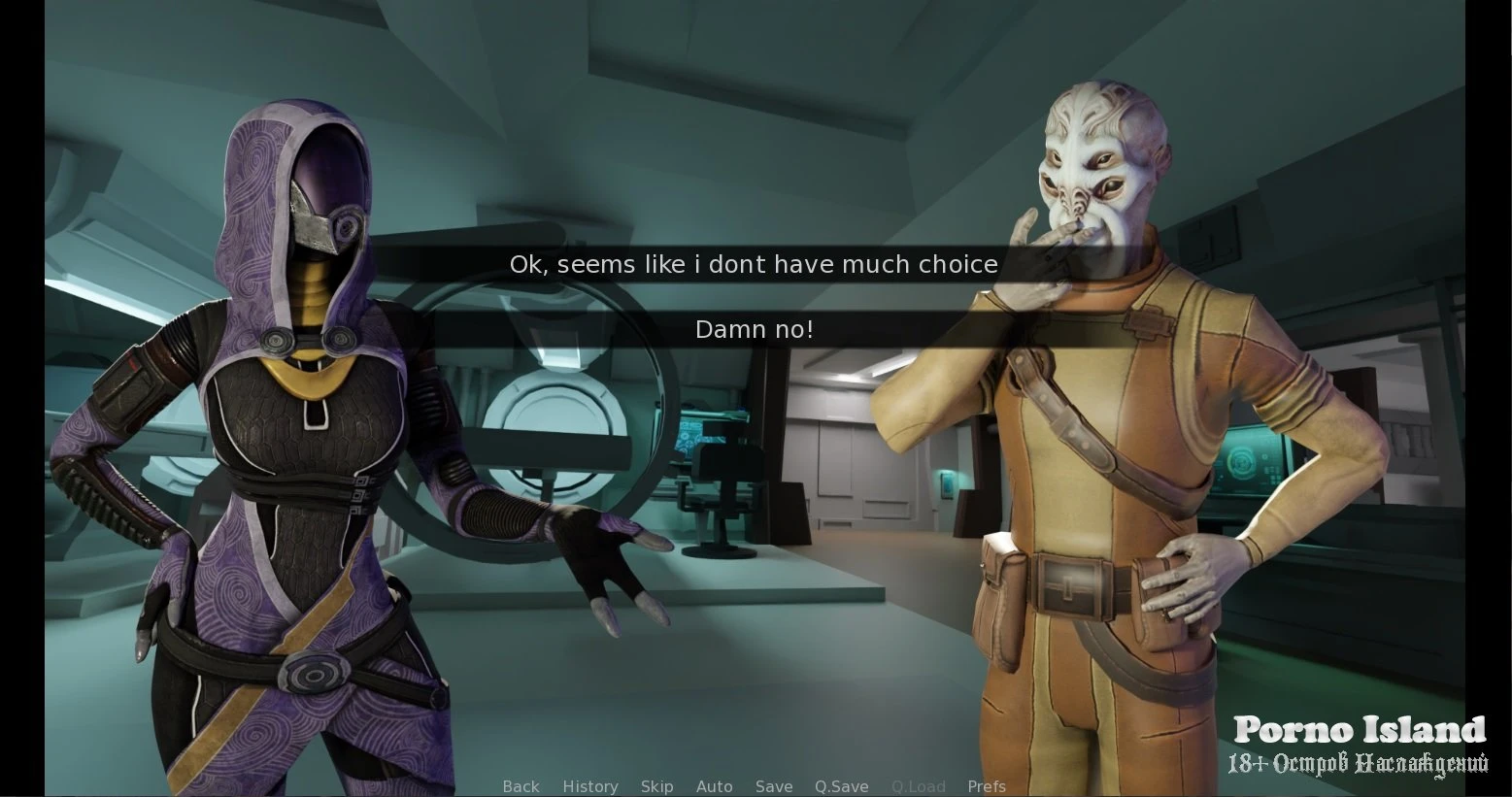Viewport: 1512px width, 797px height.
Task: Open the Prefs settings
Action: [x=987, y=786]
